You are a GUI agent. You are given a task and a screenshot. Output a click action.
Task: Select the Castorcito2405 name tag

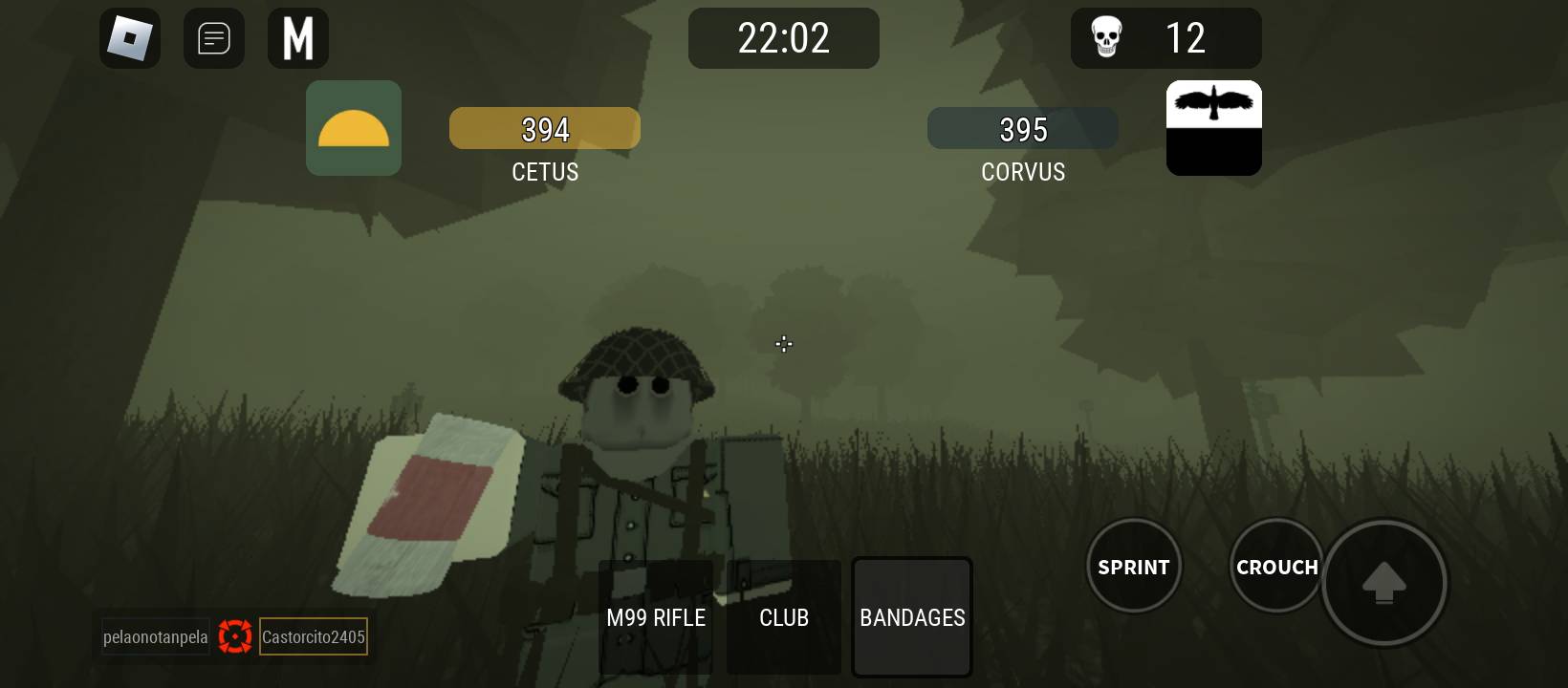314,636
